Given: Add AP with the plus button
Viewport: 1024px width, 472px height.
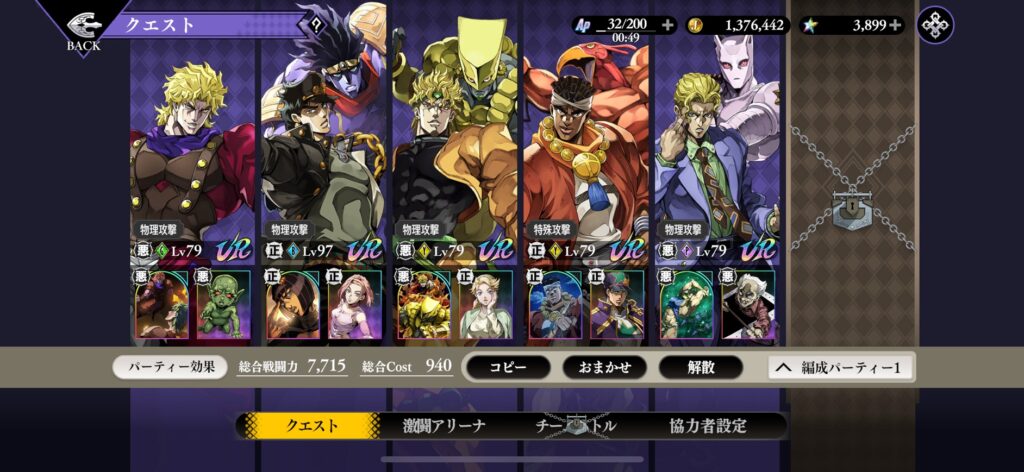Looking at the screenshot, I should click(668, 25).
